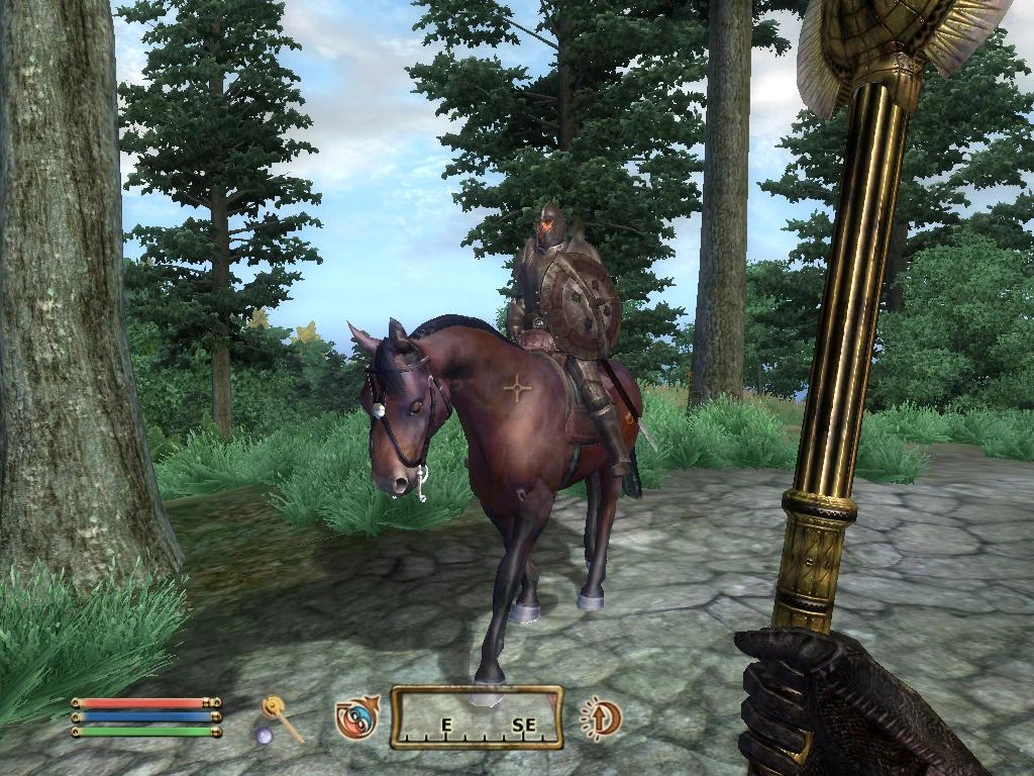Select the moon-and-arrow active effect icon
The width and height of the screenshot is (1034, 776).
(x=600, y=717)
